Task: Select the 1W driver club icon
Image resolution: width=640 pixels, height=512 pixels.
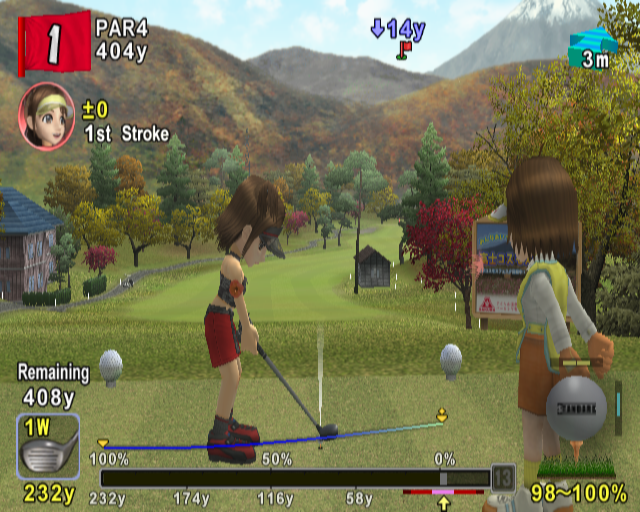Action: pyautogui.click(x=47, y=447)
